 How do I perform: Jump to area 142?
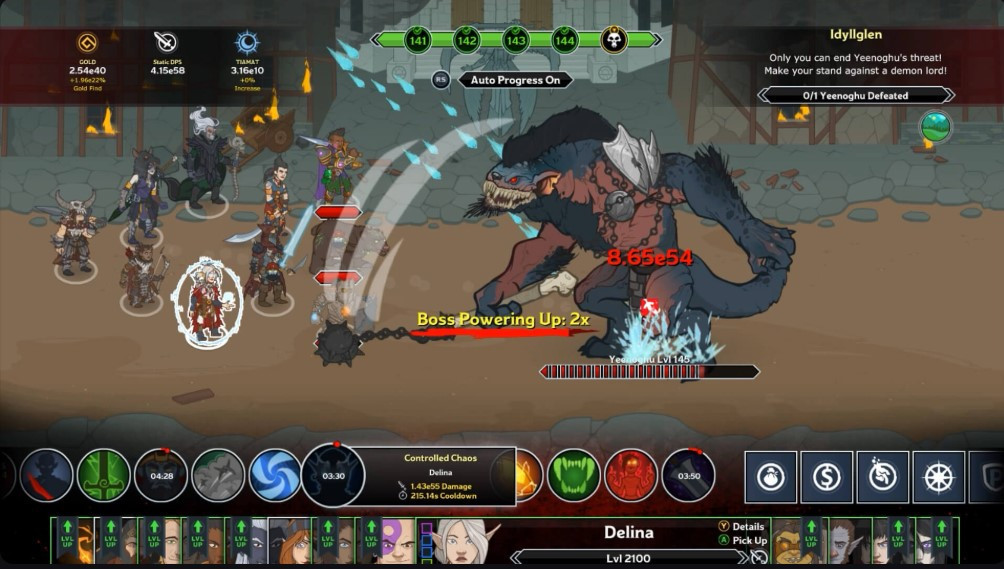point(466,41)
